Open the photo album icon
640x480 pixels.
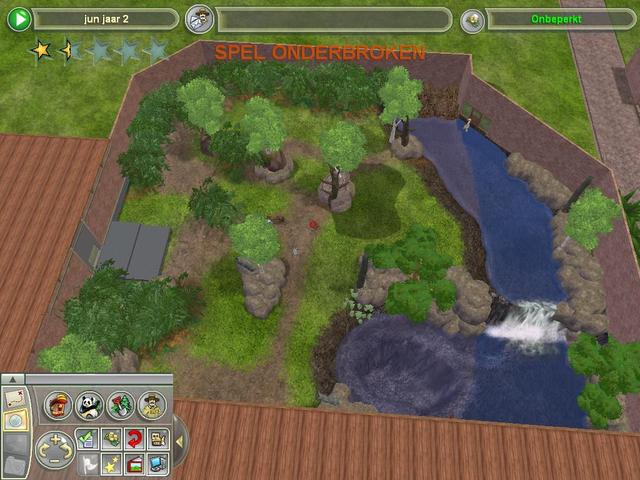pyautogui.click(x=135, y=462)
